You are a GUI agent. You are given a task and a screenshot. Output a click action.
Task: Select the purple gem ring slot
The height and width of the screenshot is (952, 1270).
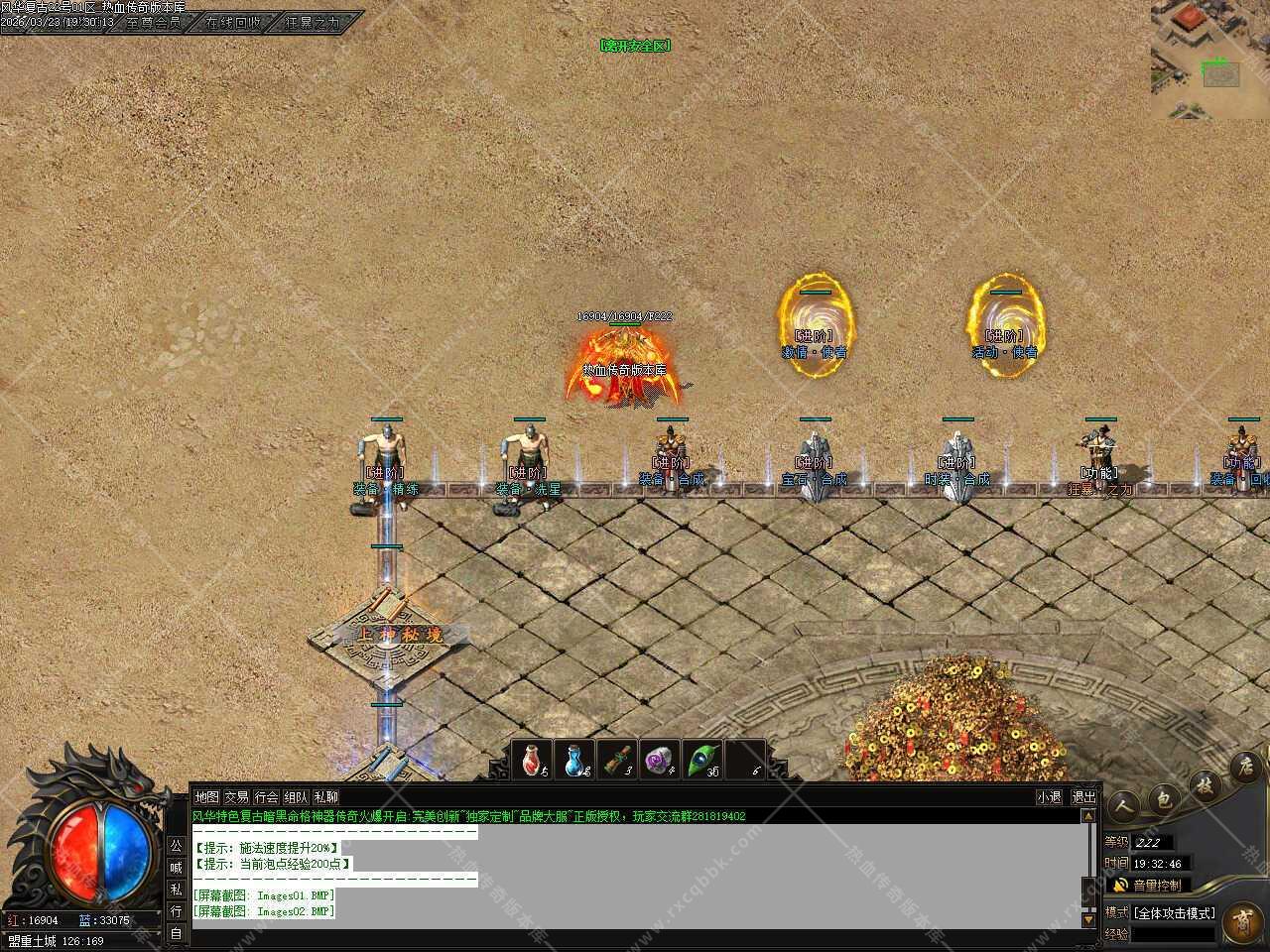[659, 761]
